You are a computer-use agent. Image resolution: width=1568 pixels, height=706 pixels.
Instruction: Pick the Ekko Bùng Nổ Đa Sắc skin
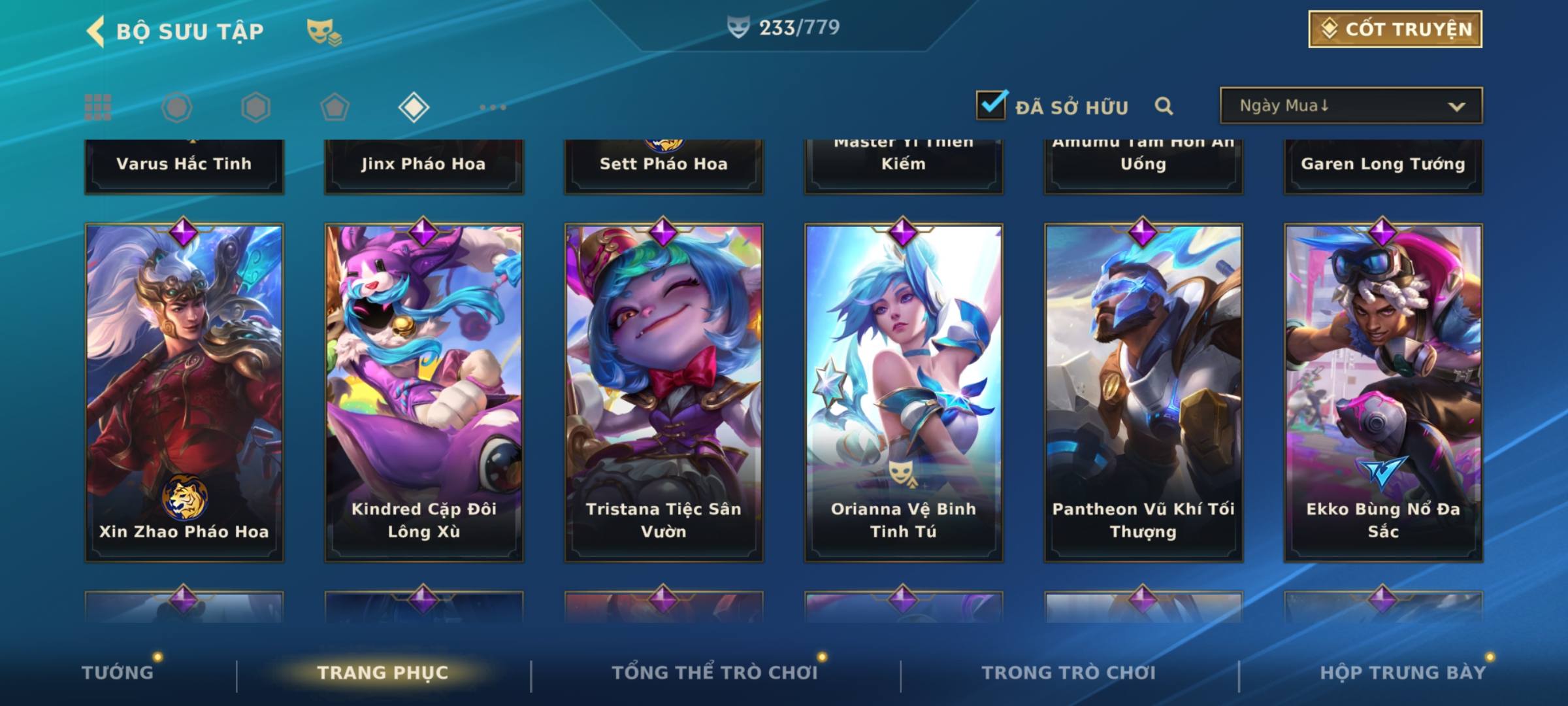(1383, 392)
